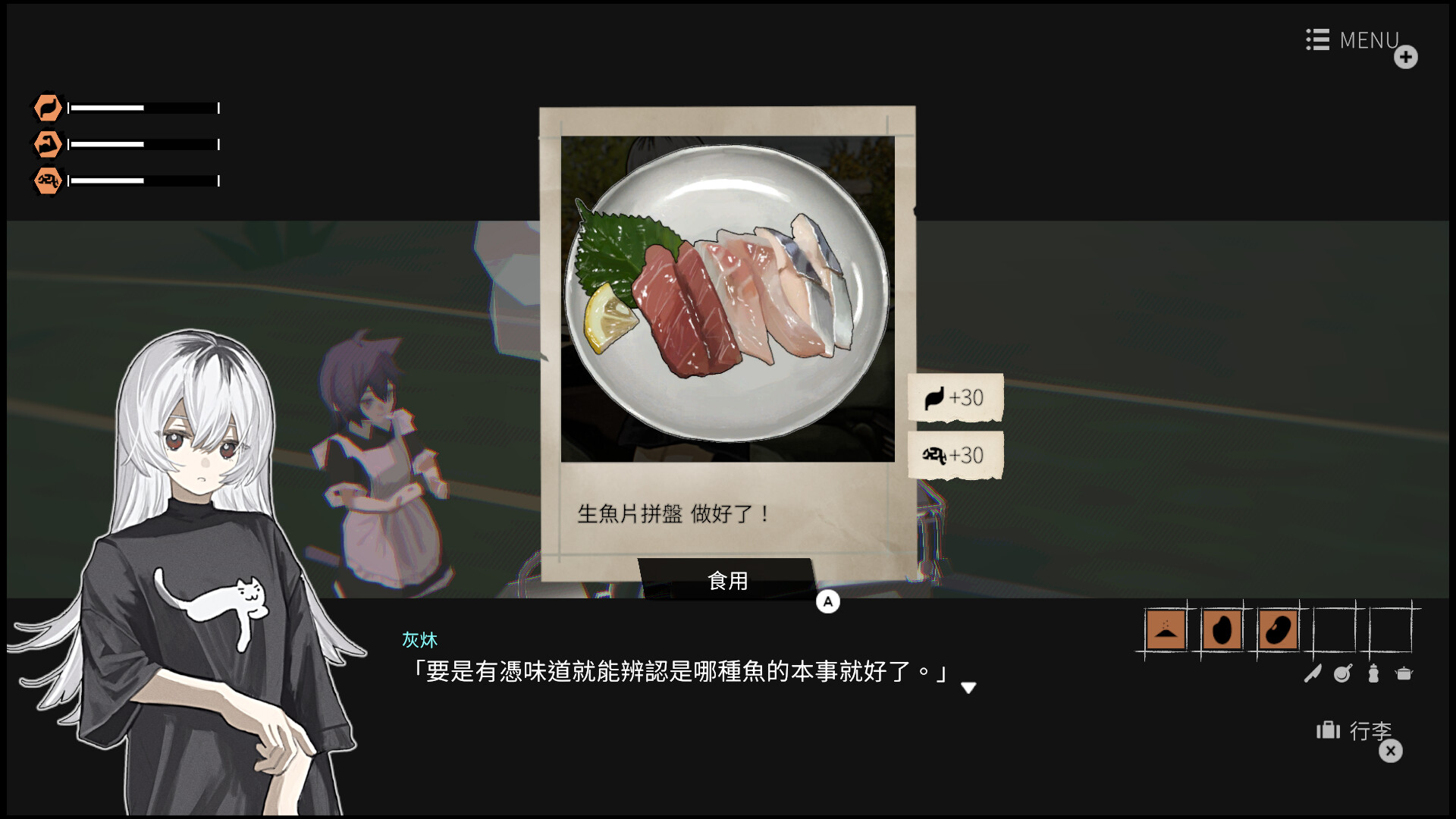Select the seasoning bottle icon
The image size is (1456, 819).
[x=1373, y=673]
